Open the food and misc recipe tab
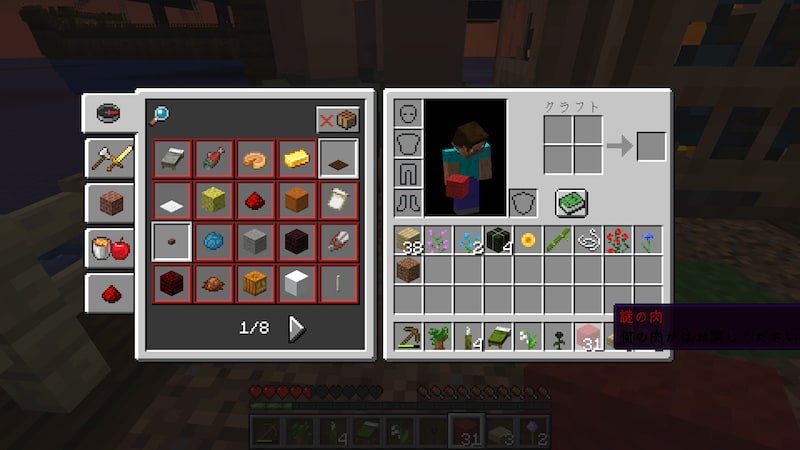The height and width of the screenshot is (450, 800). pyautogui.click(x=110, y=248)
